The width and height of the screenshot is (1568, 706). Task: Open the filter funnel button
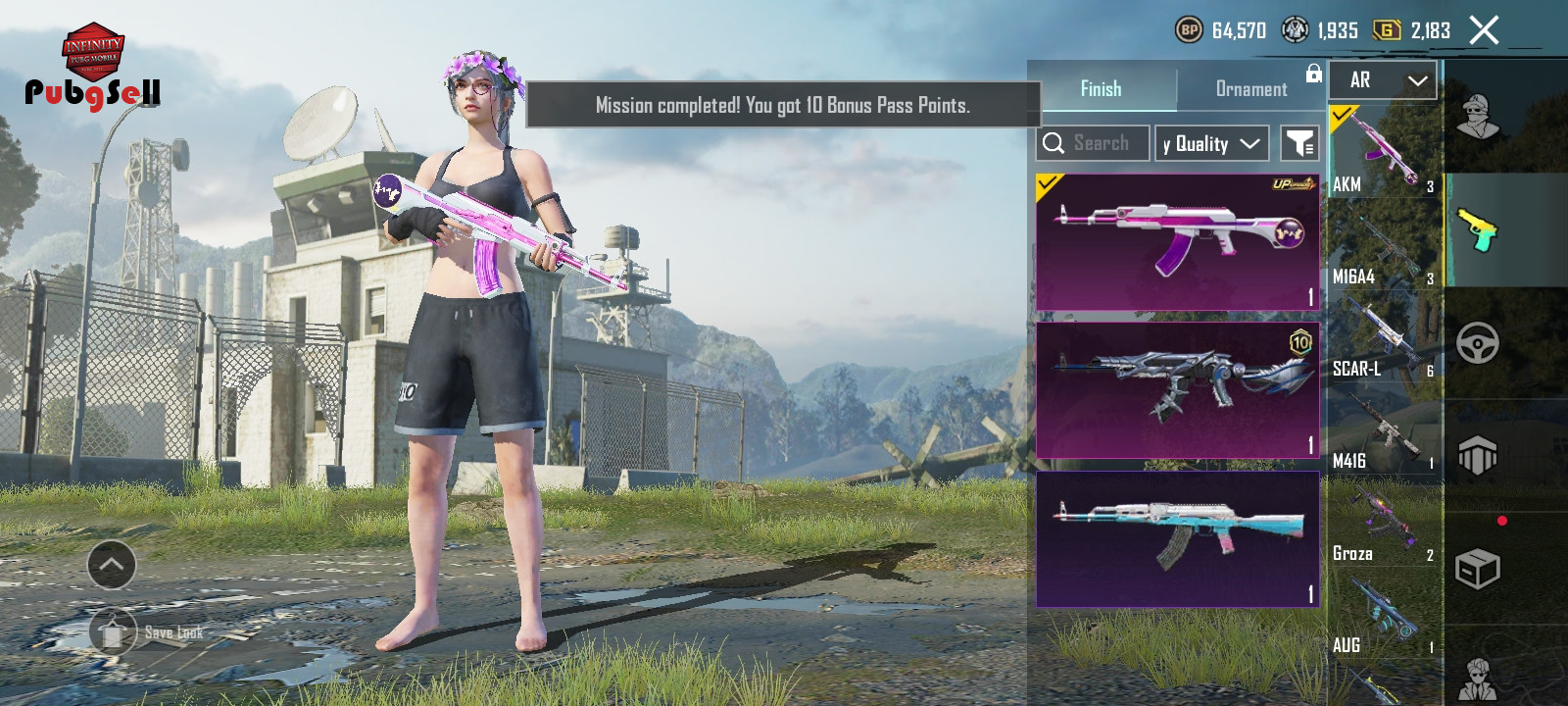point(1299,143)
